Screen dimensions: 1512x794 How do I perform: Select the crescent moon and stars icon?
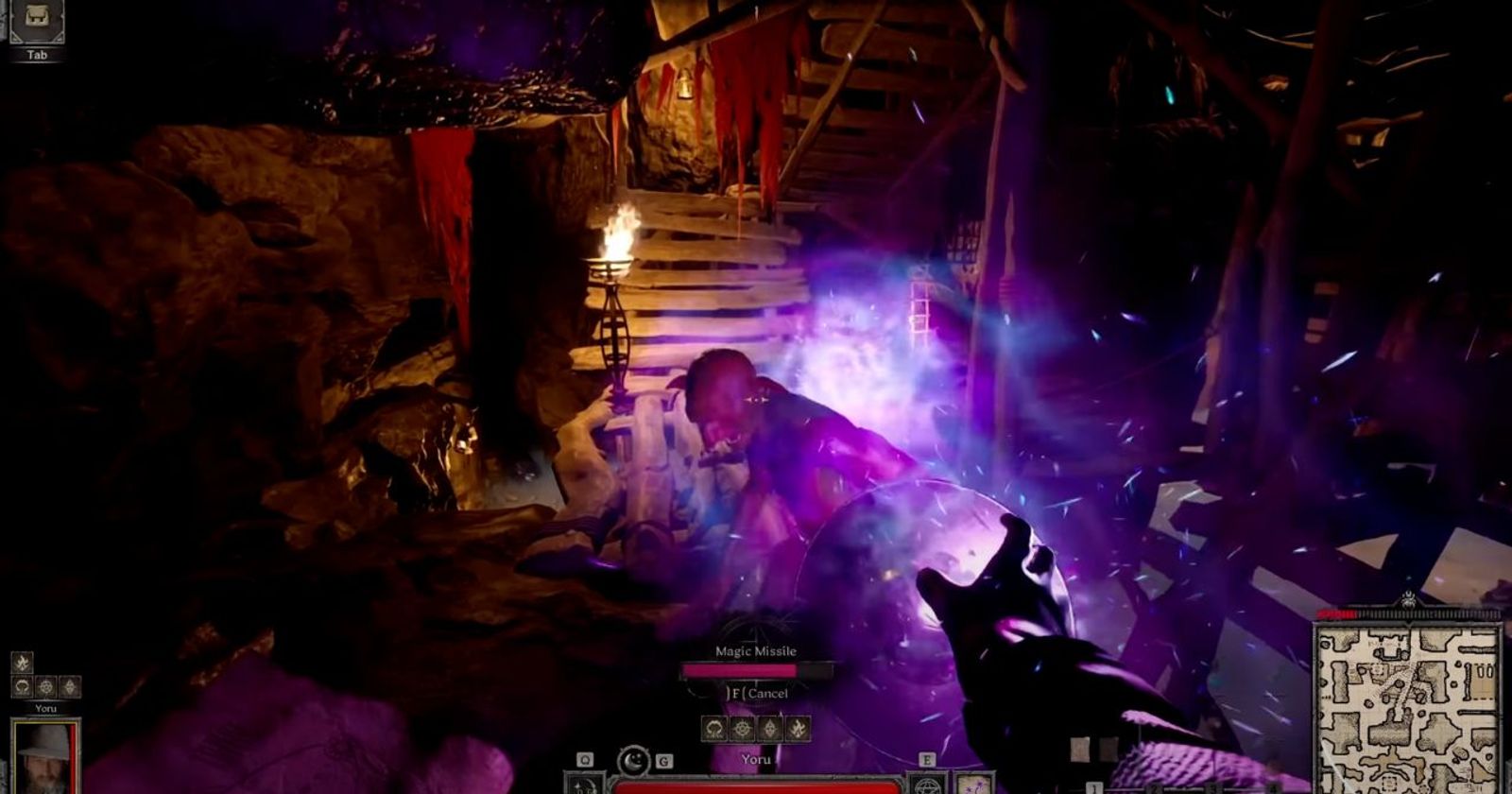(632, 761)
